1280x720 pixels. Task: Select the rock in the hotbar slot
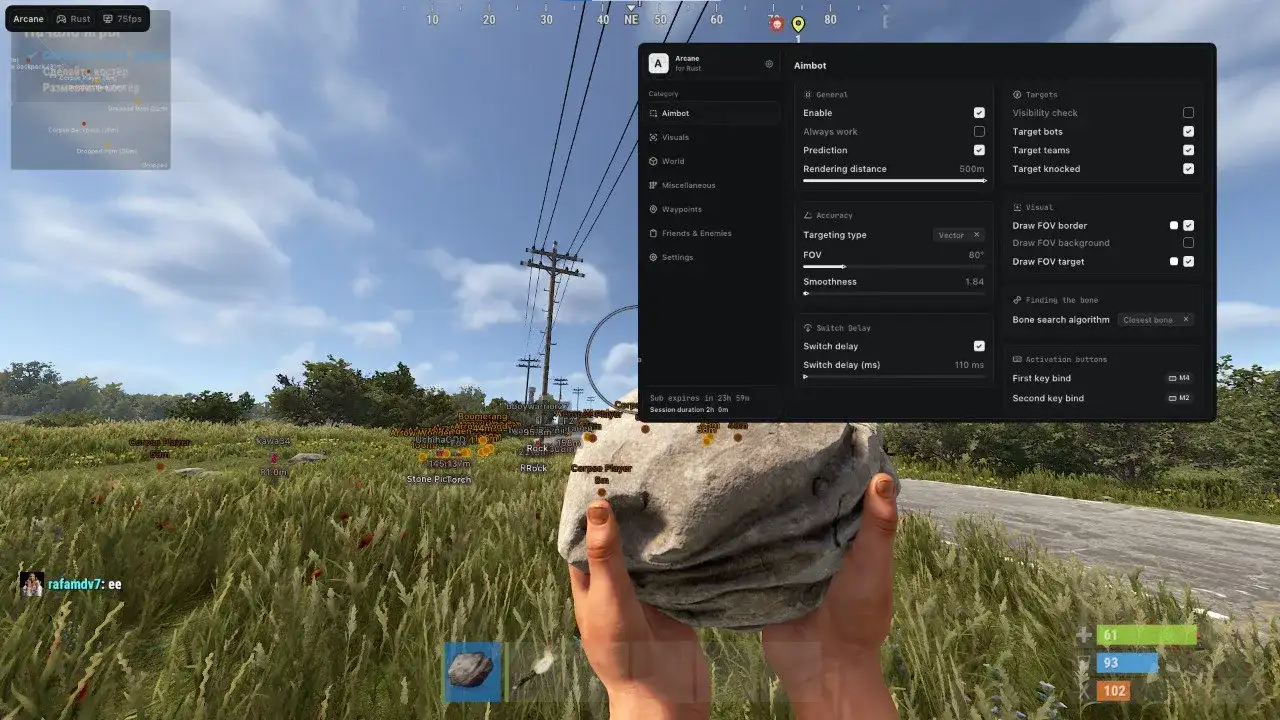(472, 672)
